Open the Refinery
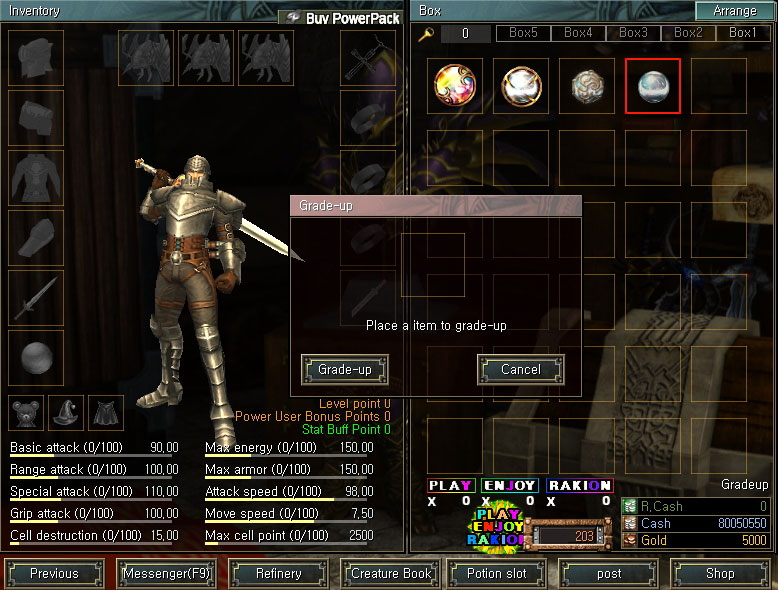778x590 pixels. pos(278,574)
